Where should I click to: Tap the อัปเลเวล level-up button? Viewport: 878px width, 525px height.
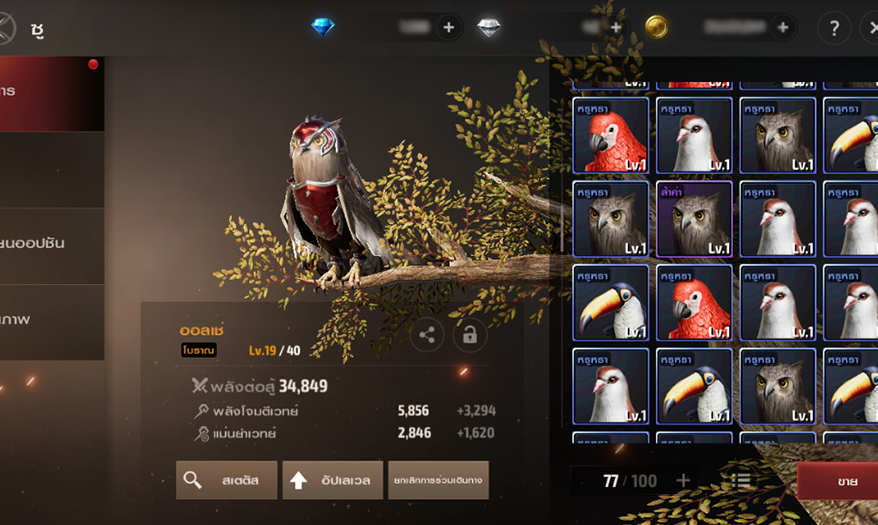pos(333,480)
